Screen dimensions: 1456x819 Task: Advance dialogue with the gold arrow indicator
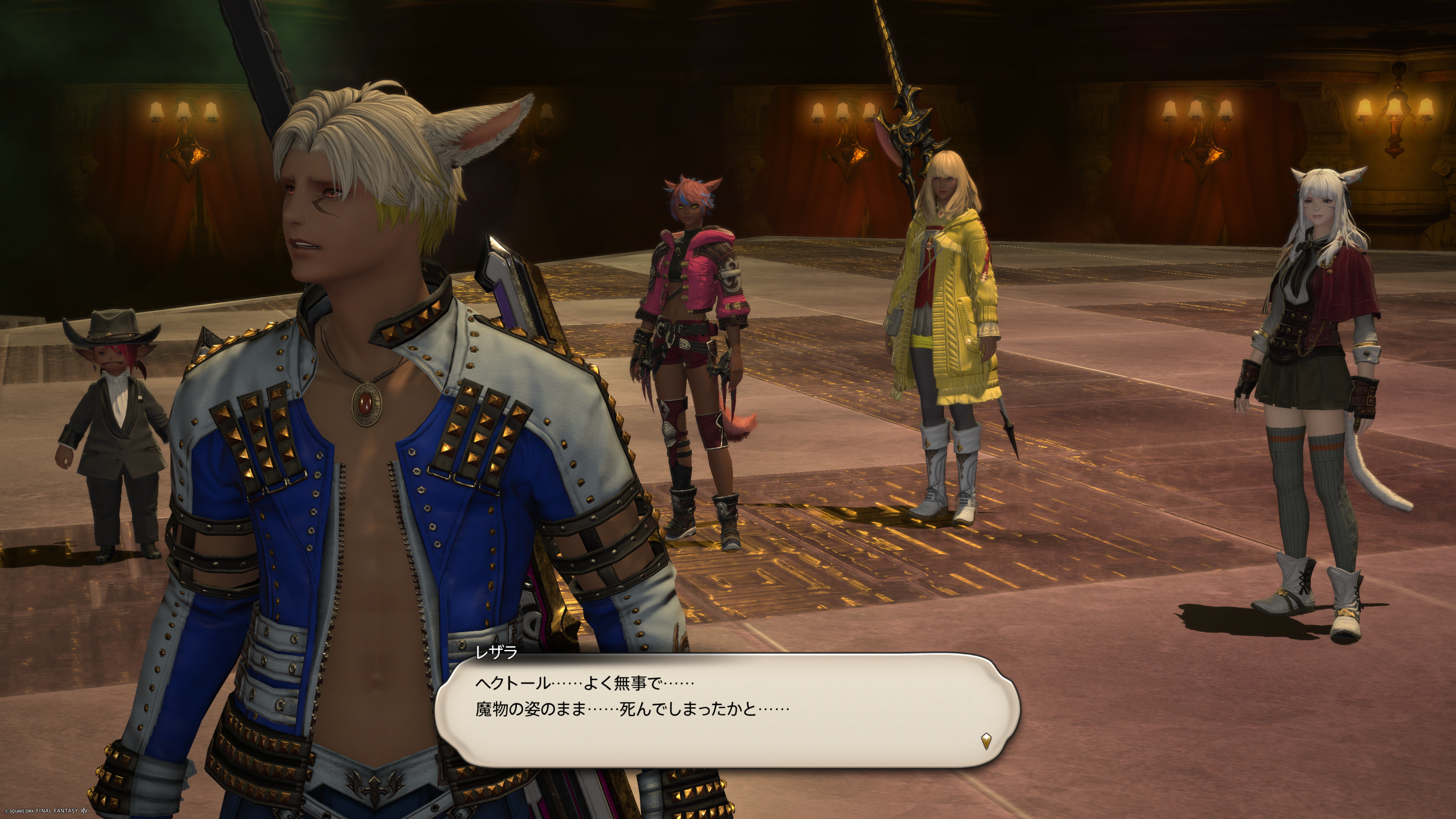coord(986,741)
